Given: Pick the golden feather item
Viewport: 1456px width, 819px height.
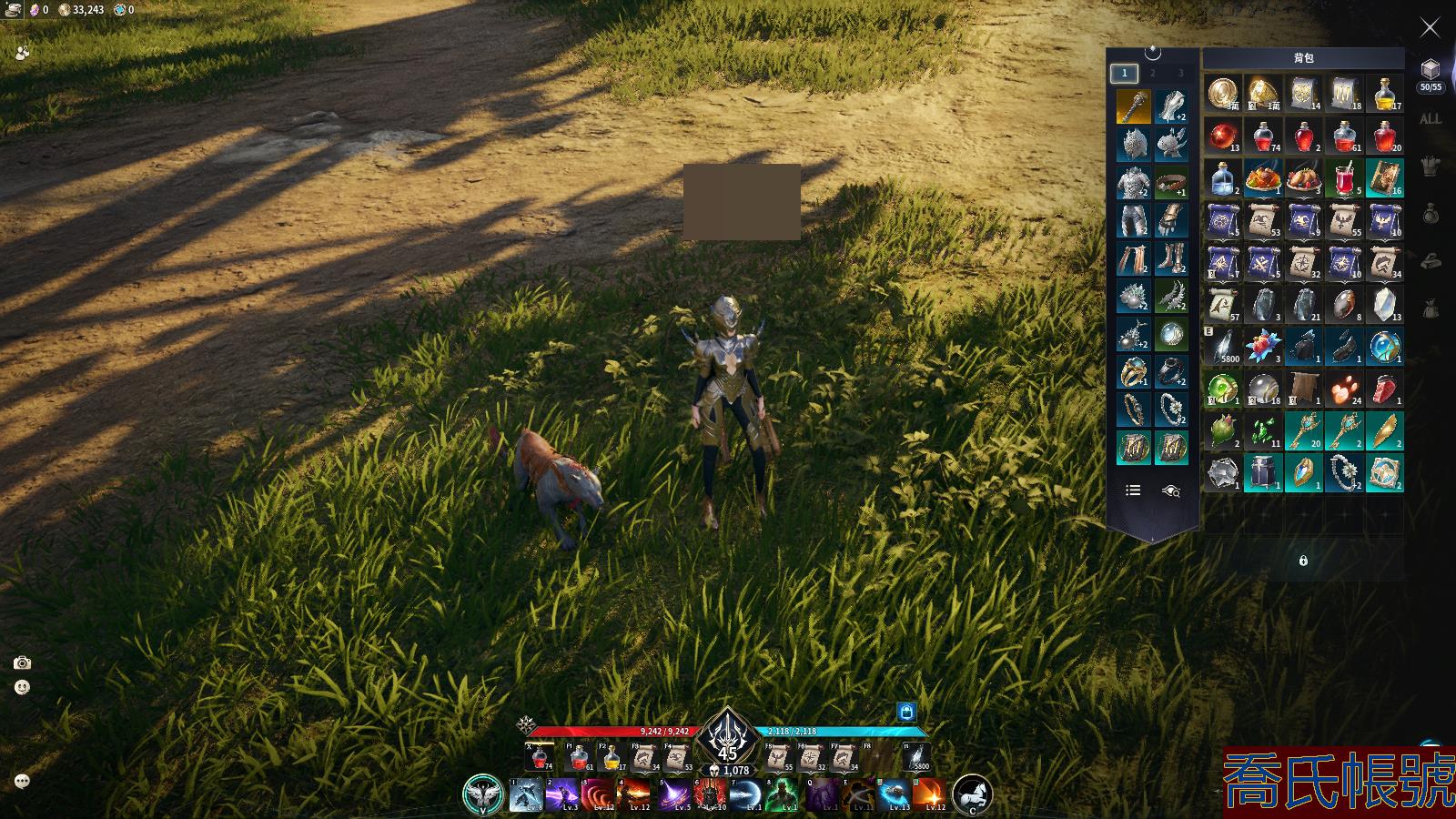Looking at the screenshot, I should pos(1384,430).
